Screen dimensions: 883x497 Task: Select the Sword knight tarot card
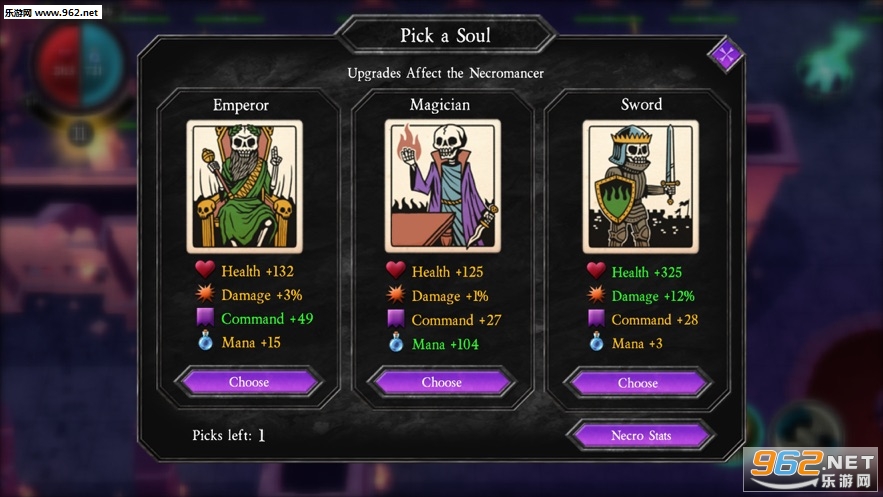pos(641,186)
